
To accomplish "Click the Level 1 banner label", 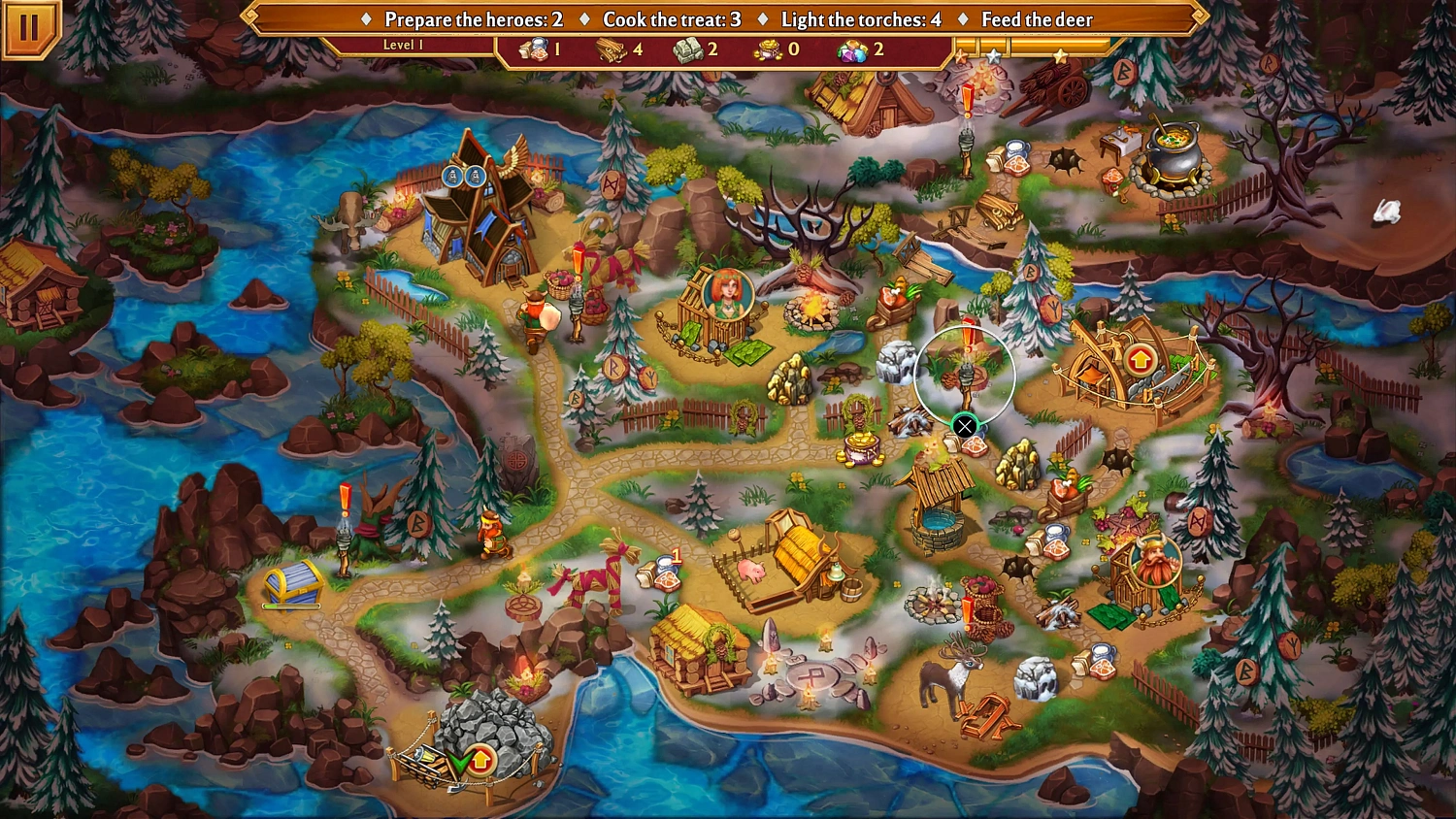I will [403, 44].
